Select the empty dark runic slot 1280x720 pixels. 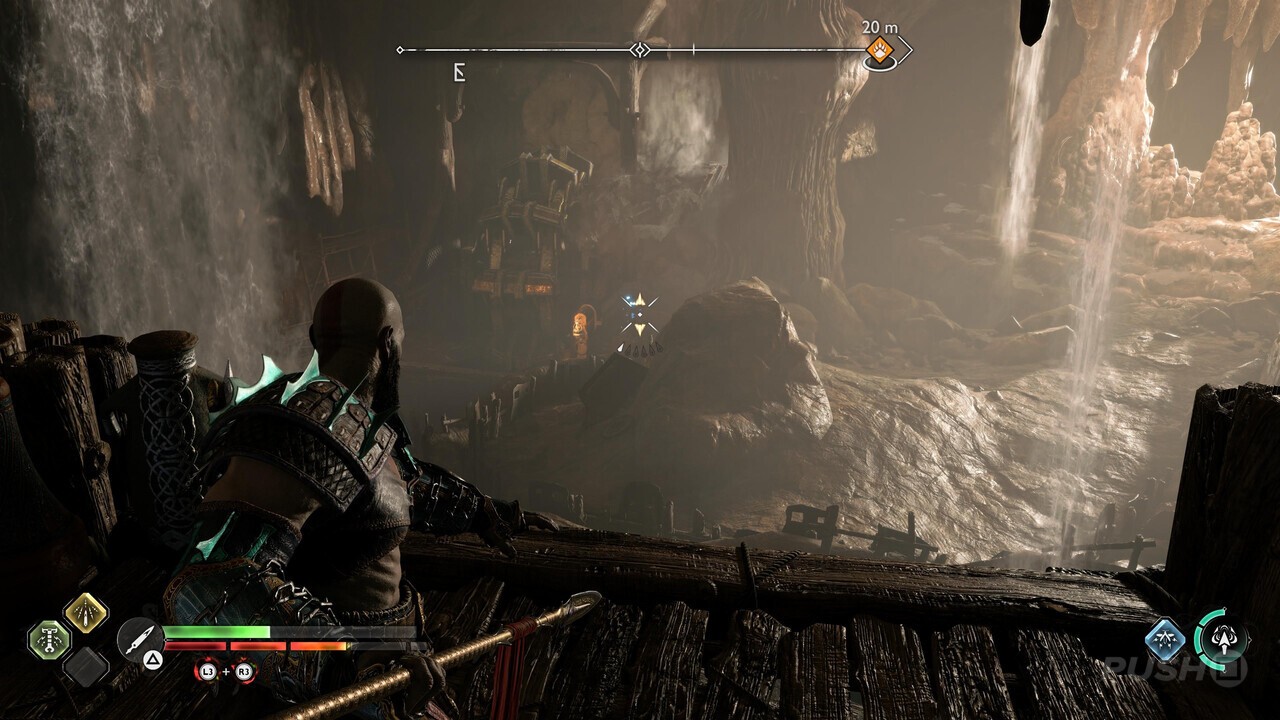point(87,667)
